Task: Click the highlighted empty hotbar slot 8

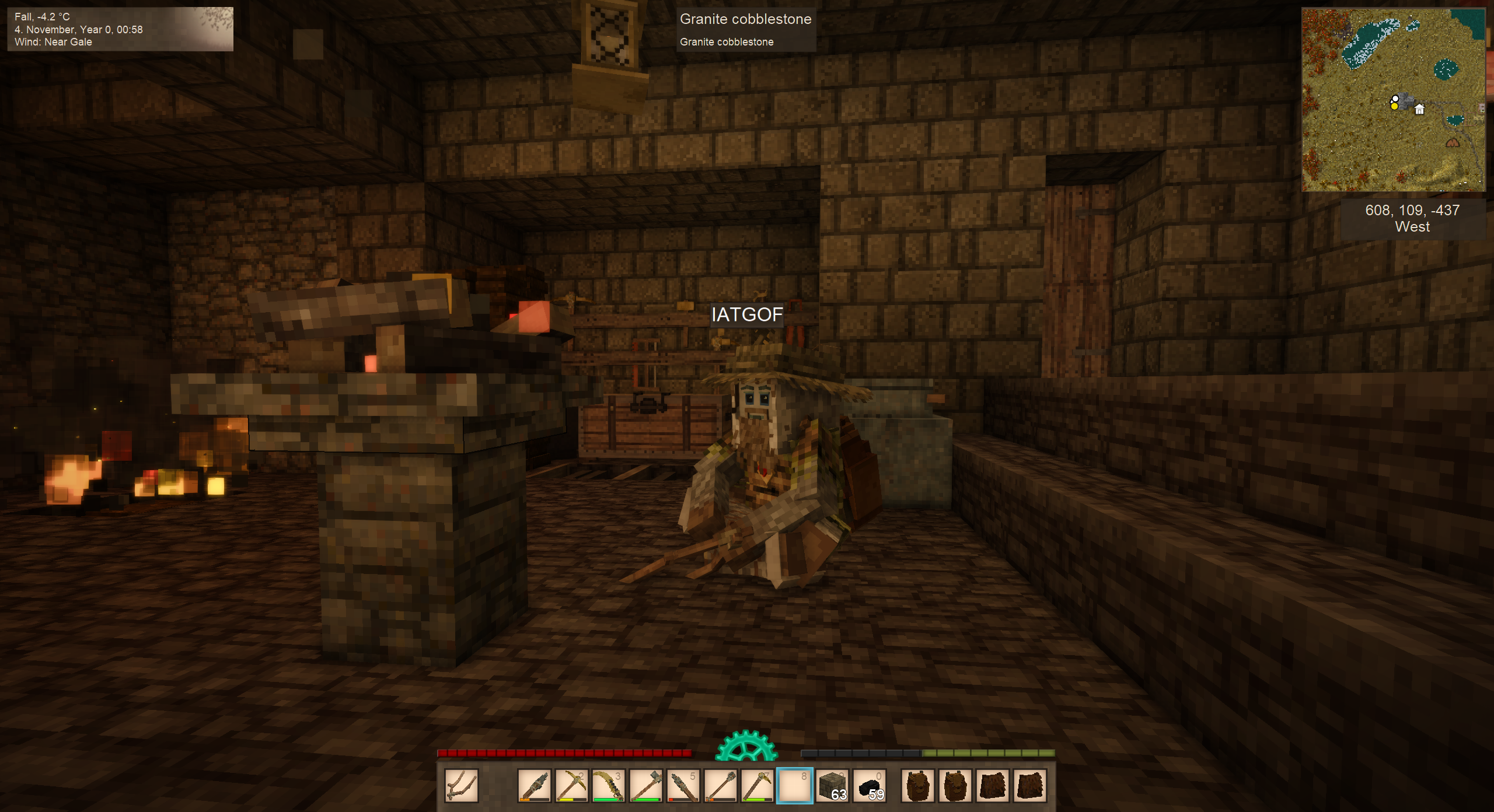Action: (x=794, y=786)
